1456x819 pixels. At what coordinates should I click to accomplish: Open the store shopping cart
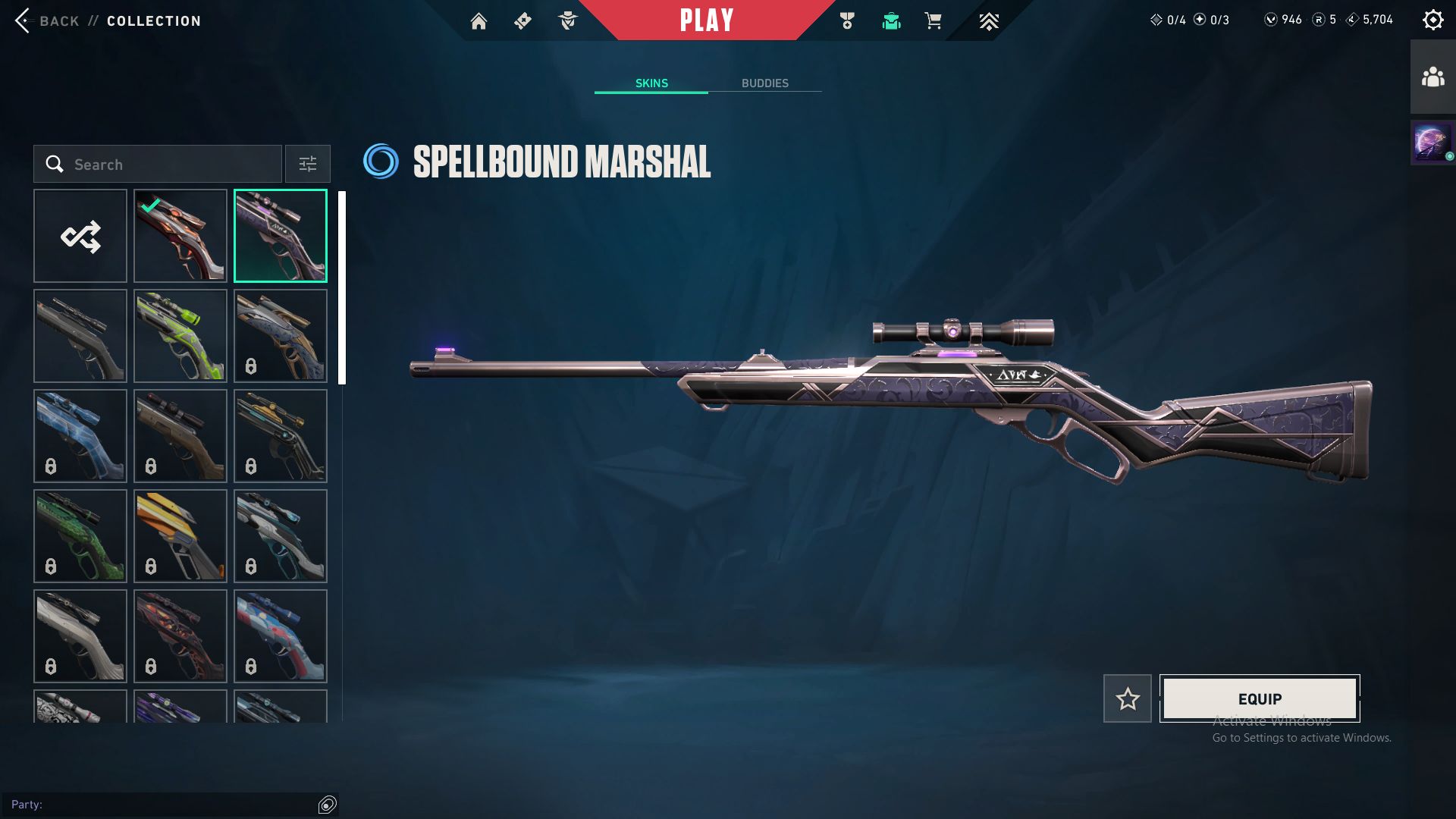tap(933, 21)
